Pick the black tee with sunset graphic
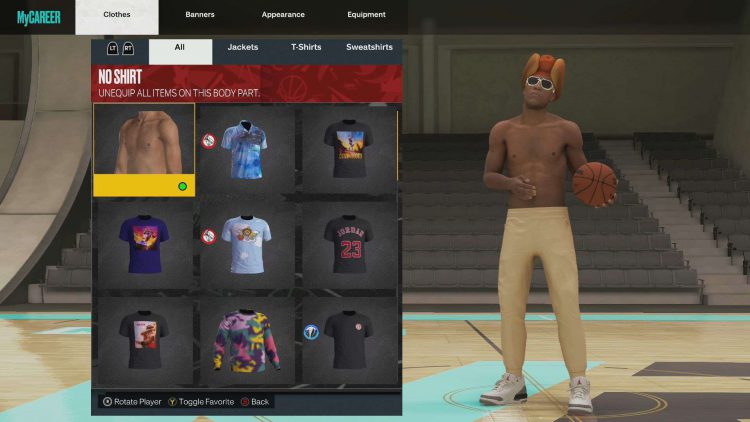The height and width of the screenshot is (422, 750). click(348, 148)
